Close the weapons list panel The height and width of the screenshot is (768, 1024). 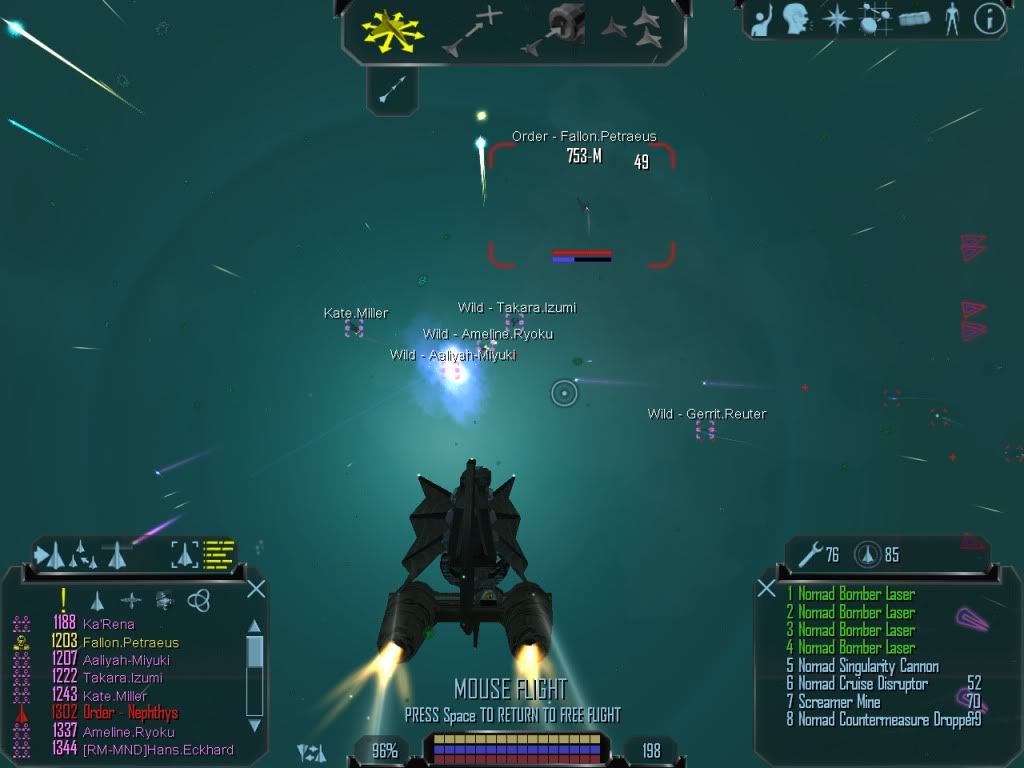pyautogui.click(x=767, y=589)
